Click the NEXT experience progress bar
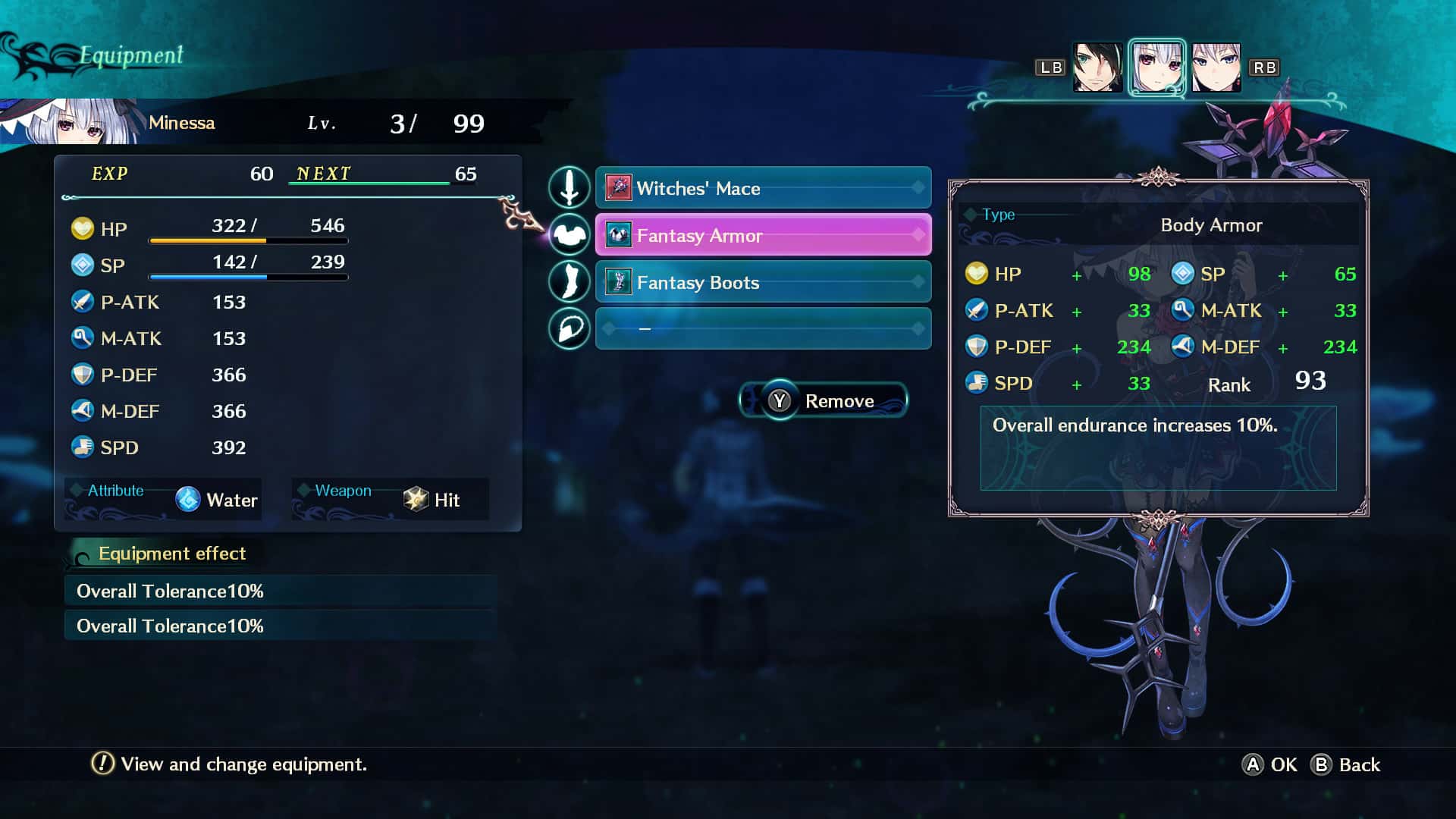Screen dimensions: 1456x819 [372, 183]
